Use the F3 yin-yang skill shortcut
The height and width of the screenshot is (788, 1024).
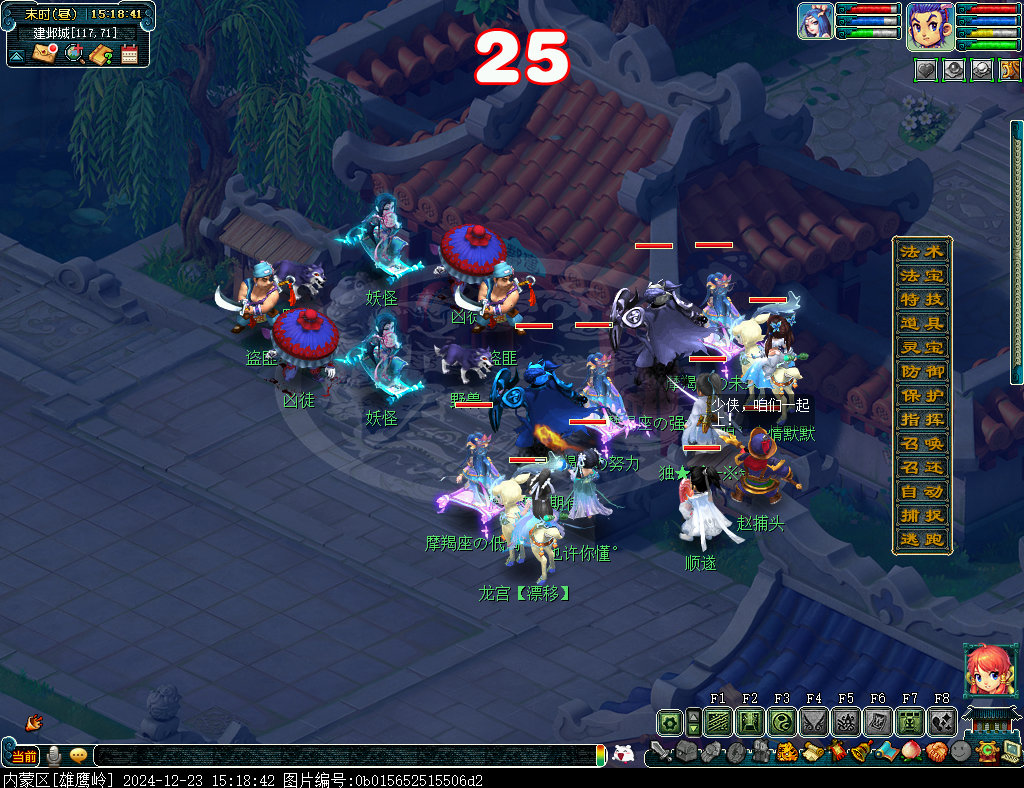point(782,722)
